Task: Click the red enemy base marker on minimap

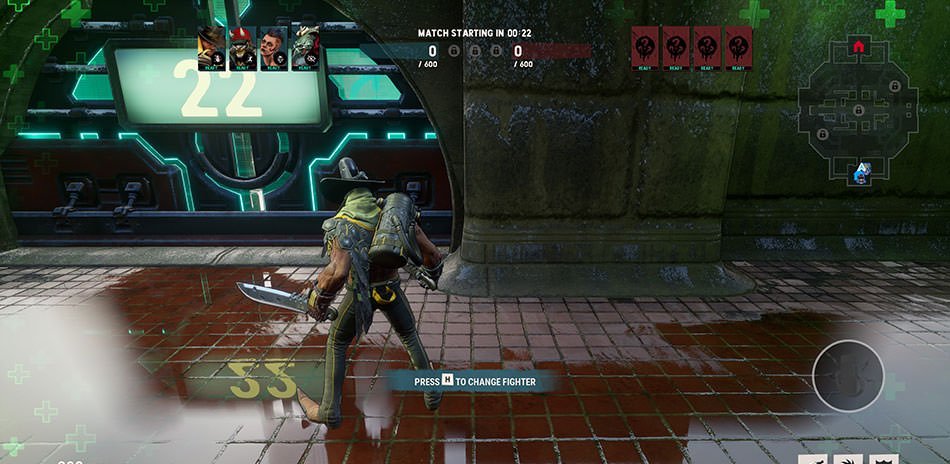Action: [858, 46]
